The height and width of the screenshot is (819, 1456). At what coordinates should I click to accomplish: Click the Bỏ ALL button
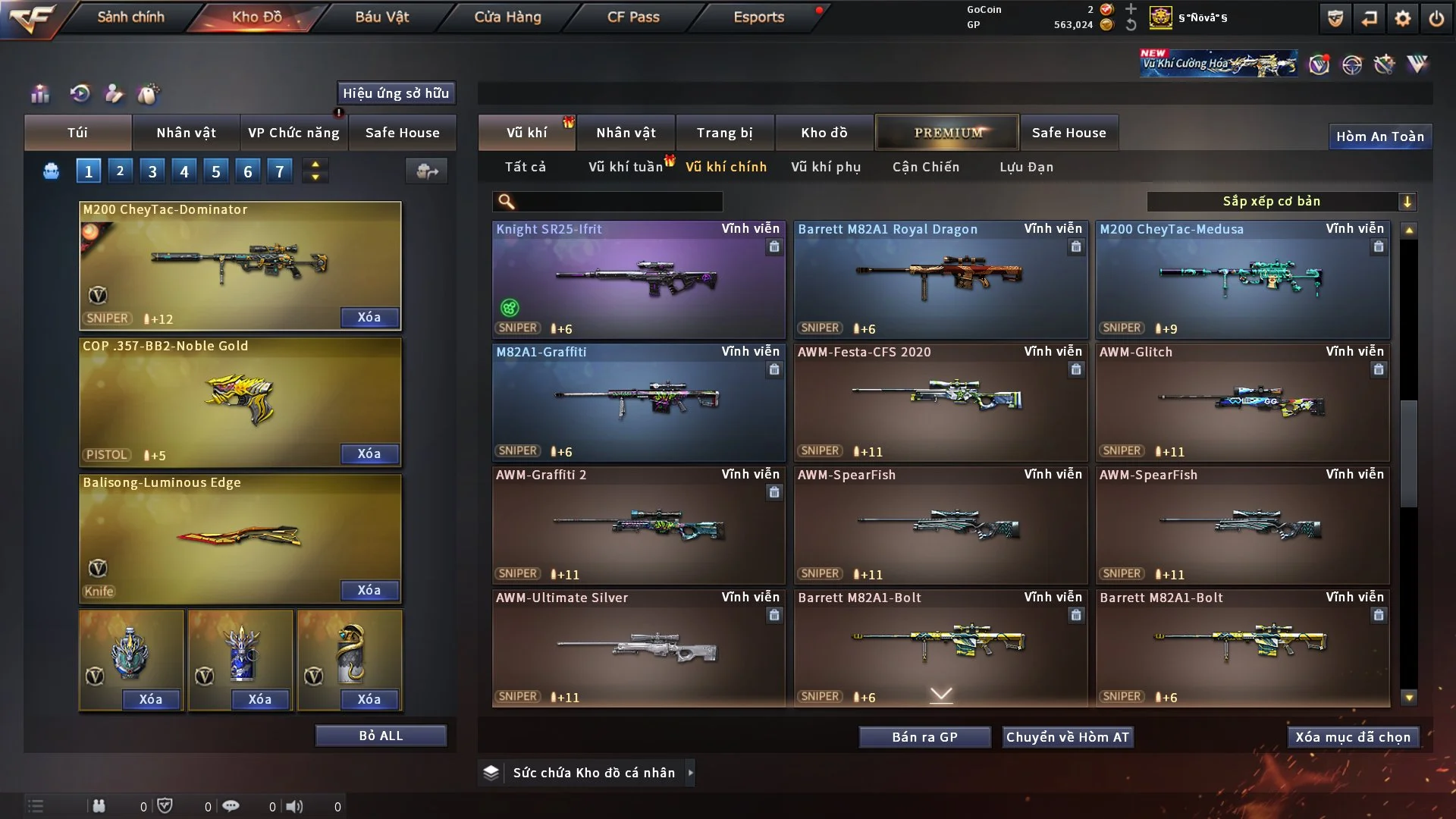click(381, 736)
